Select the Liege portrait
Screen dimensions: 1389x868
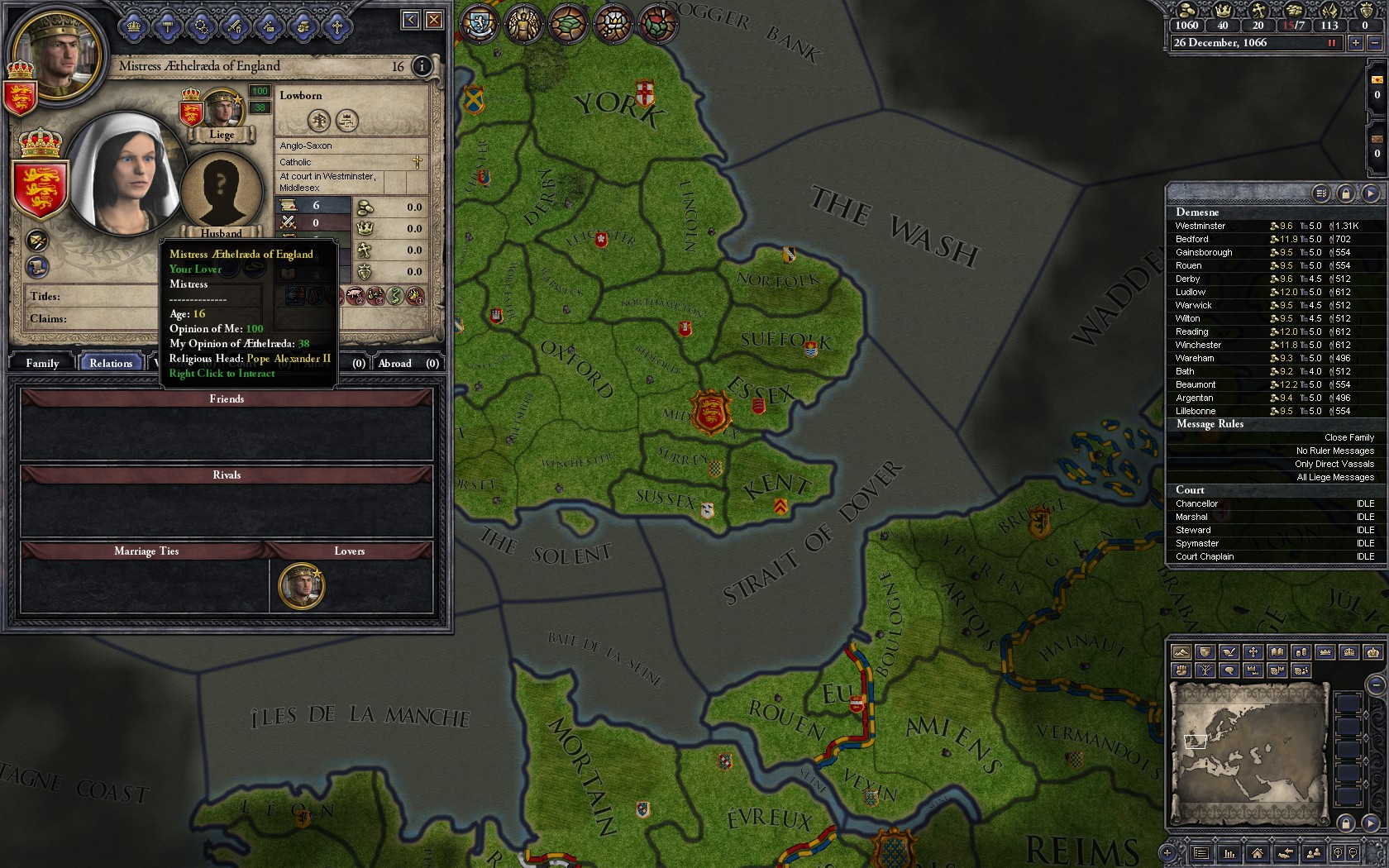coord(221,109)
